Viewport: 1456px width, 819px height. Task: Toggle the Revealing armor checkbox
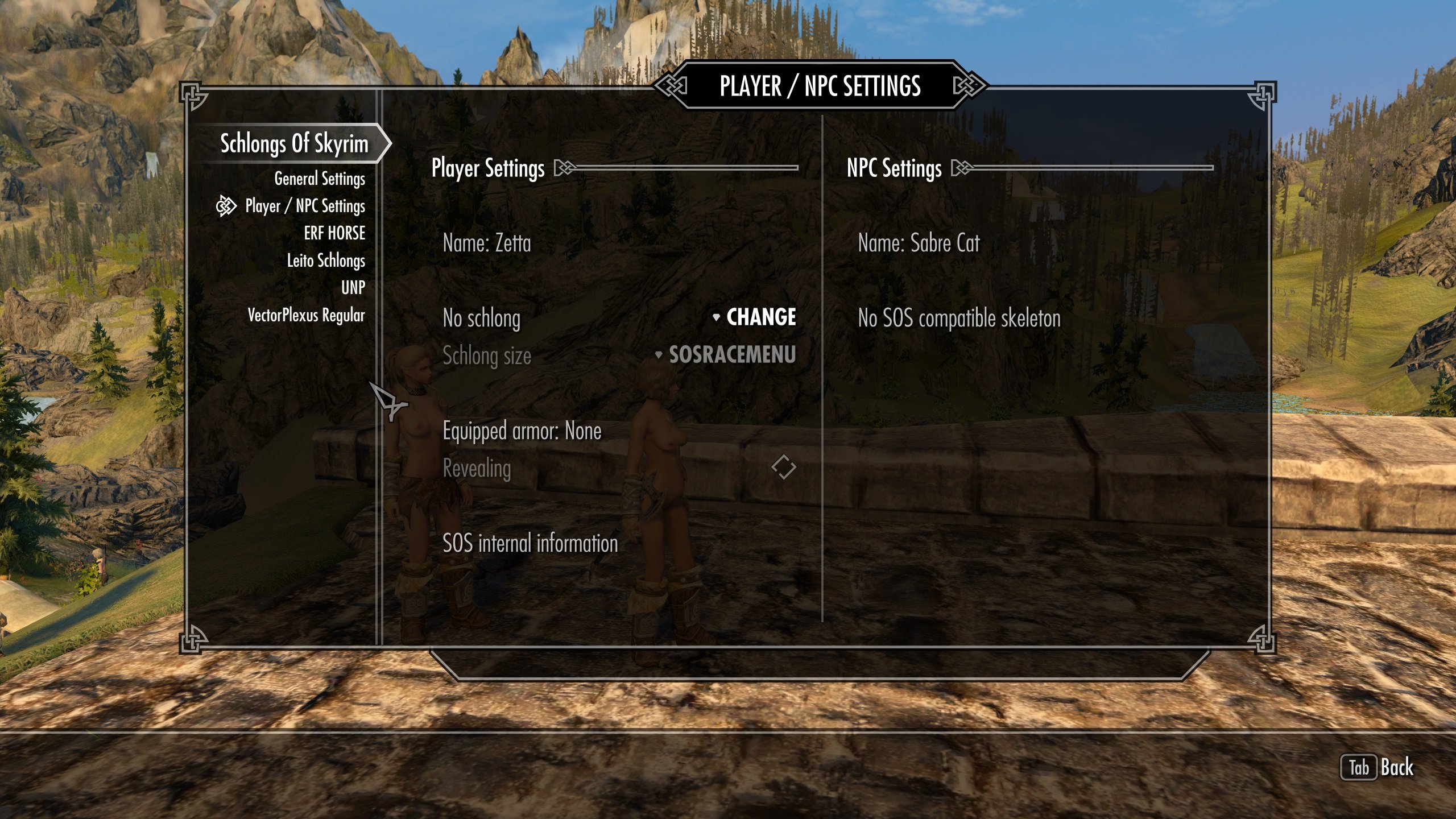coord(783,467)
